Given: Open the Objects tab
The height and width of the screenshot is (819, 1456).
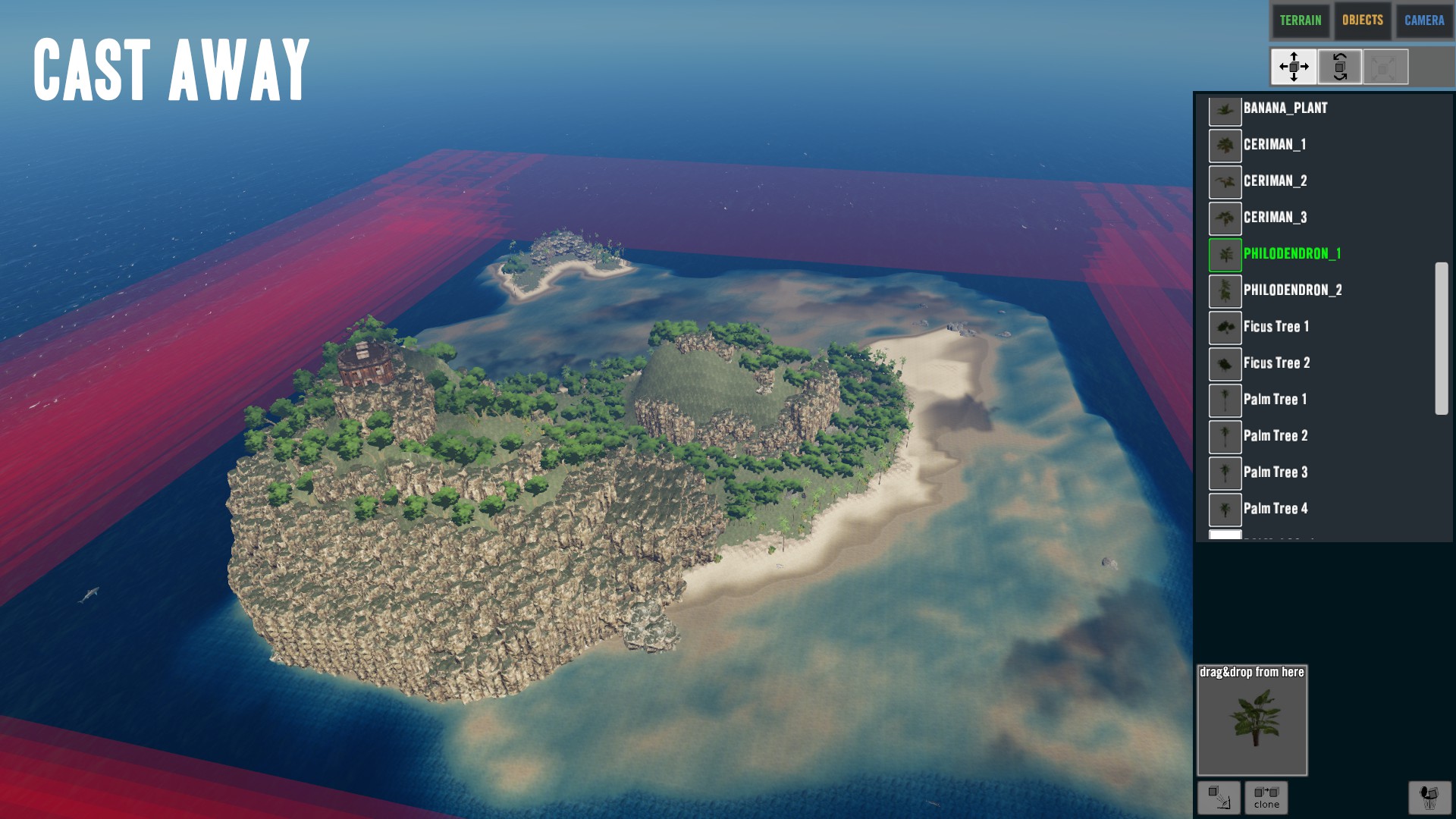Looking at the screenshot, I should 1362,20.
